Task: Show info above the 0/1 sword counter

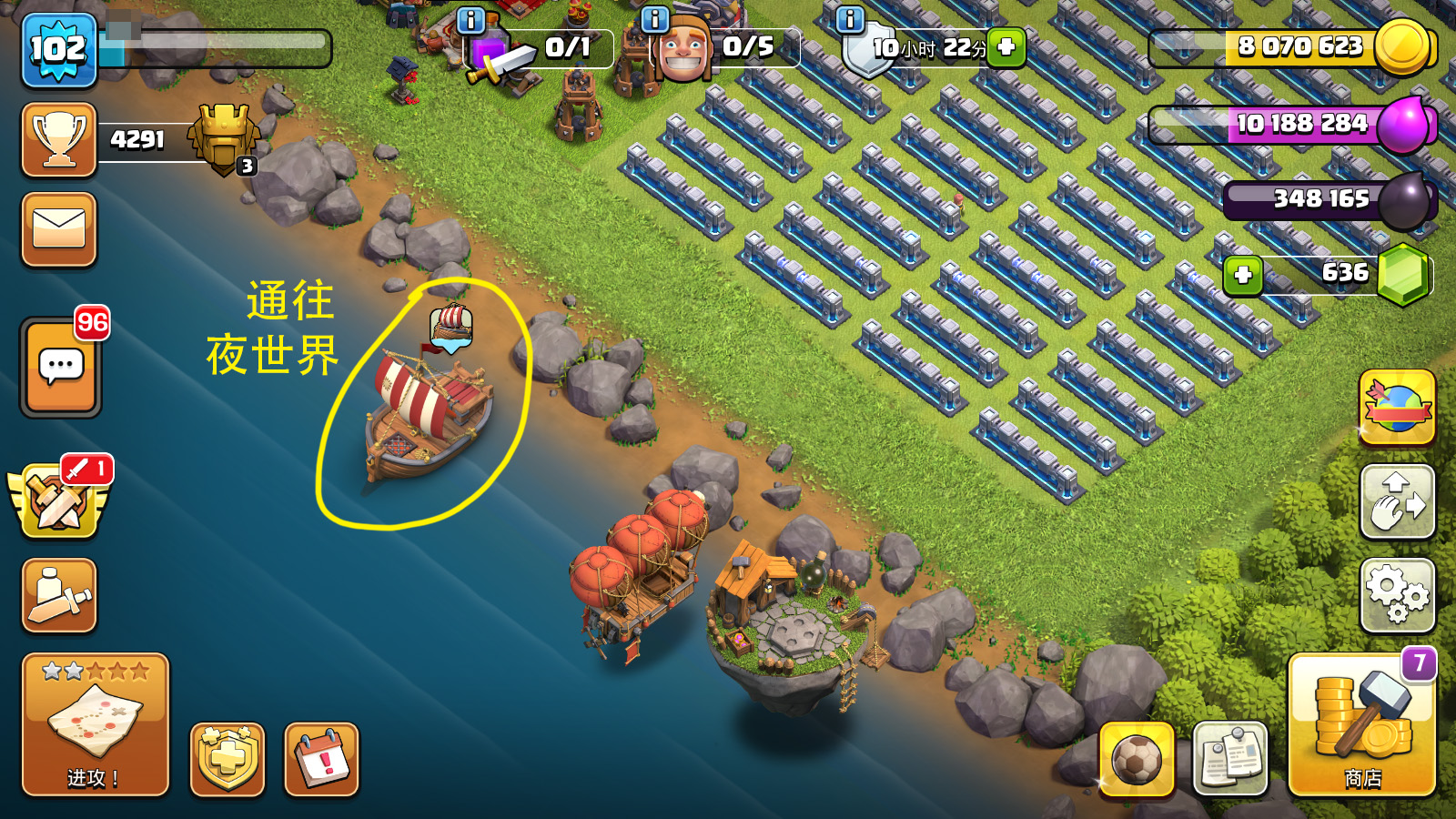Action: click(x=470, y=19)
